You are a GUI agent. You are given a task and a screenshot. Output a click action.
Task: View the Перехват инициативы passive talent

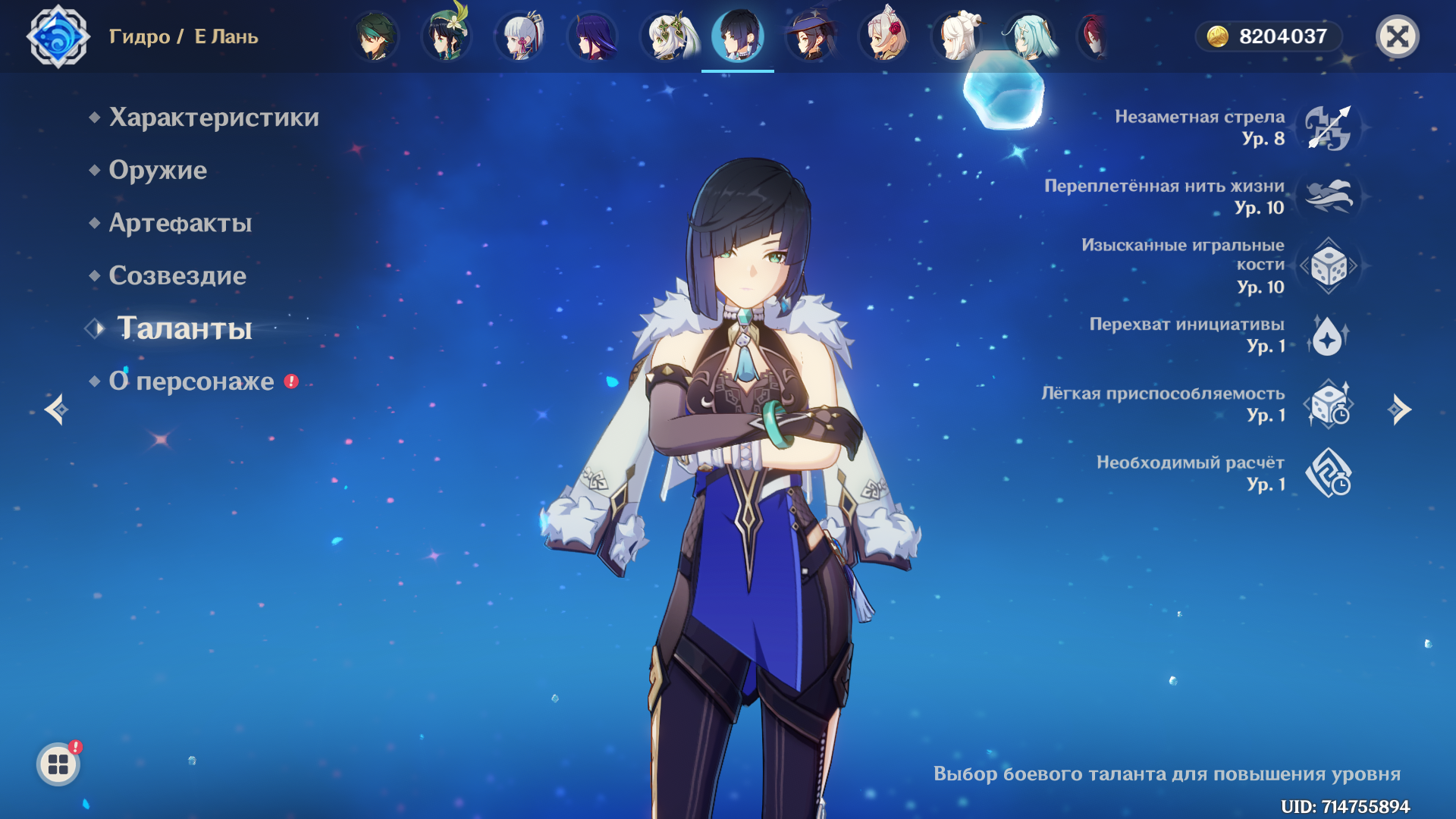[1329, 335]
